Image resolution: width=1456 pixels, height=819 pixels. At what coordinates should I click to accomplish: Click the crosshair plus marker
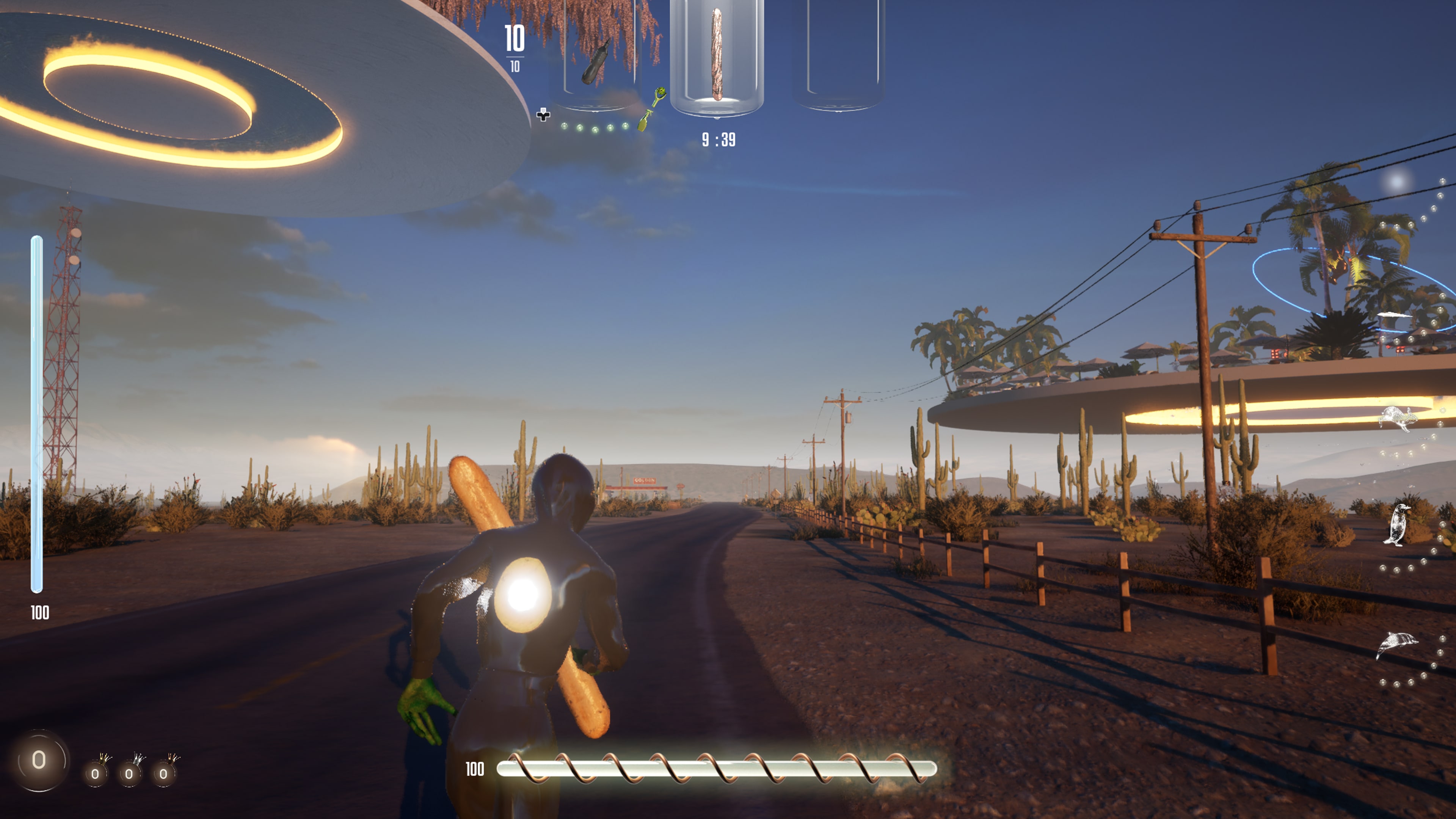coord(544,115)
